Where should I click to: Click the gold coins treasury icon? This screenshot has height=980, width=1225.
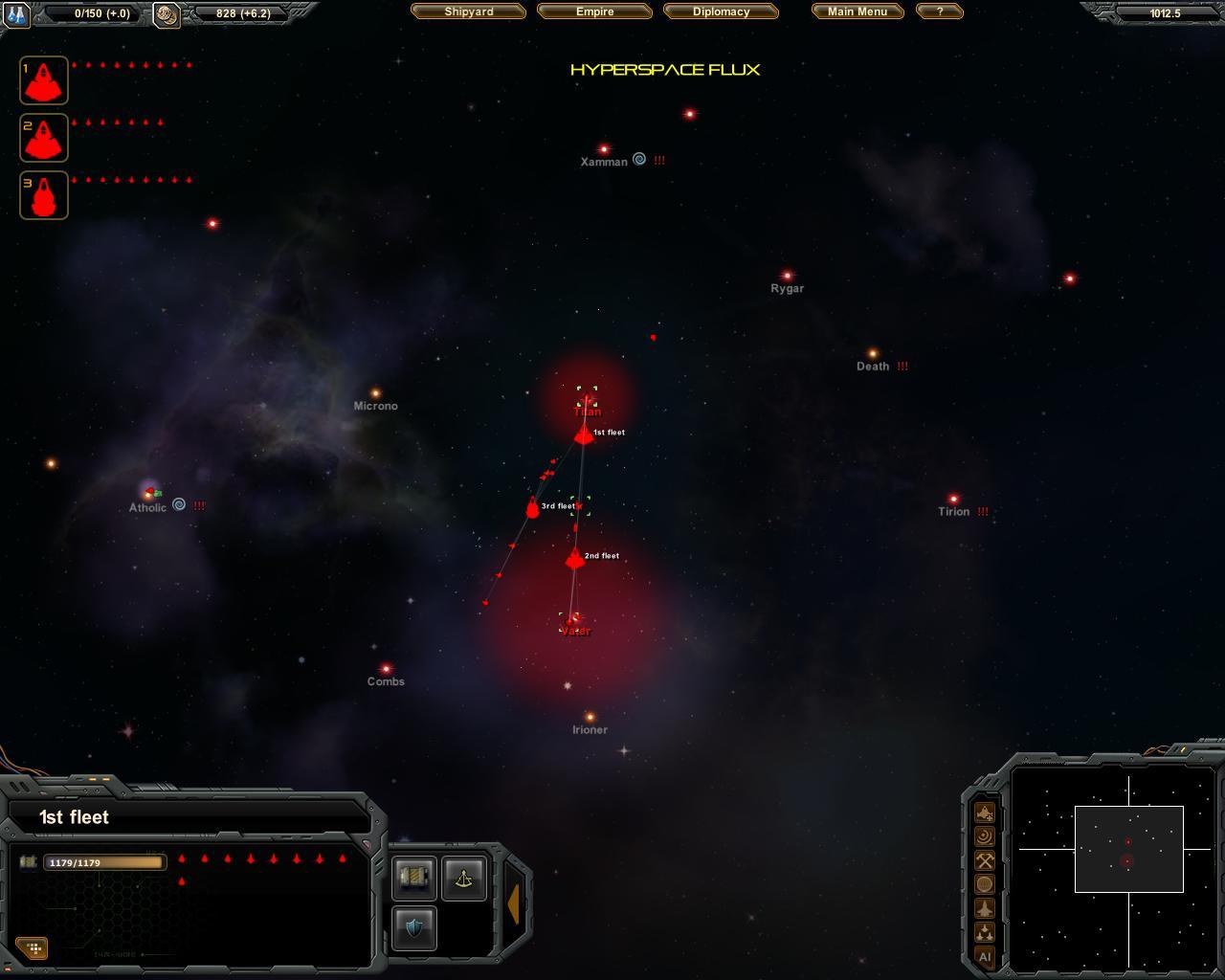click(167, 14)
